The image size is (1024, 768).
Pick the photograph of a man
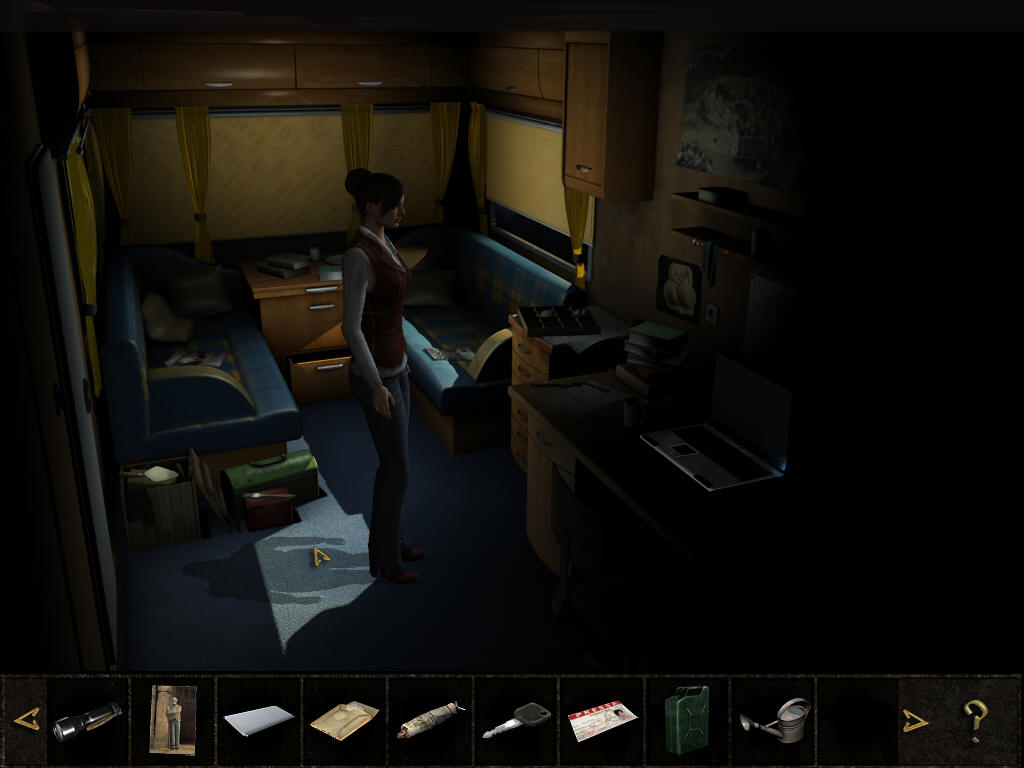(172, 719)
